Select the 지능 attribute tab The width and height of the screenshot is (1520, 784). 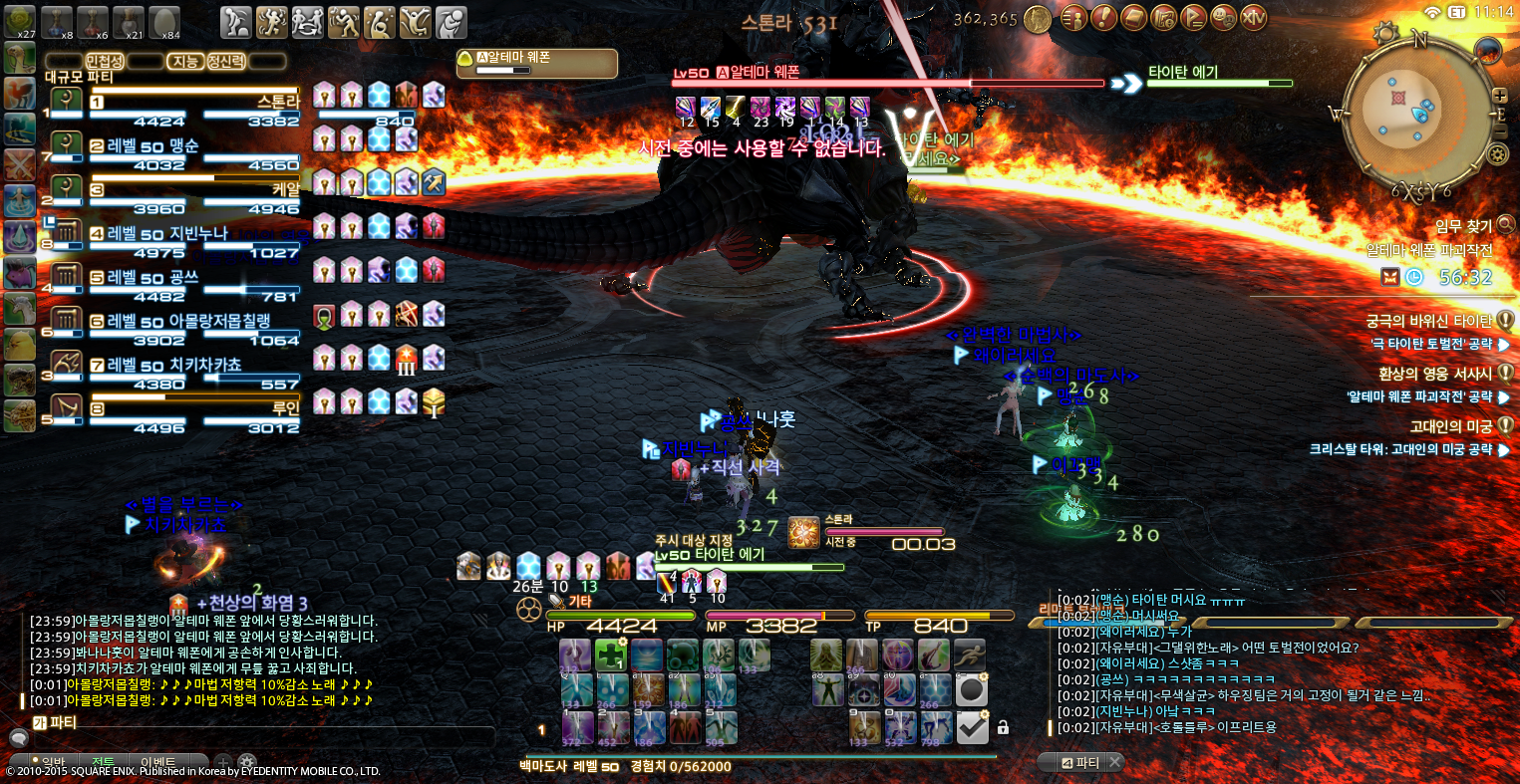point(185,61)
